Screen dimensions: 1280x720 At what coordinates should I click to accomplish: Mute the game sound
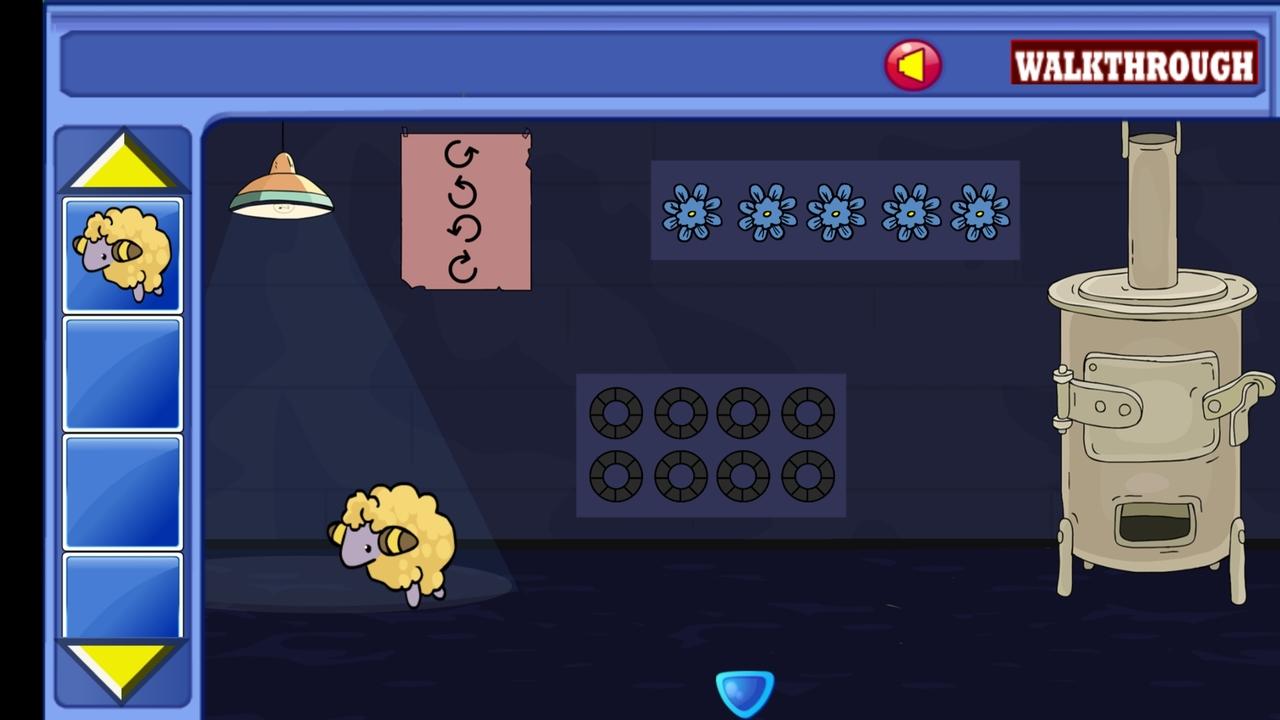pos(912,66)
